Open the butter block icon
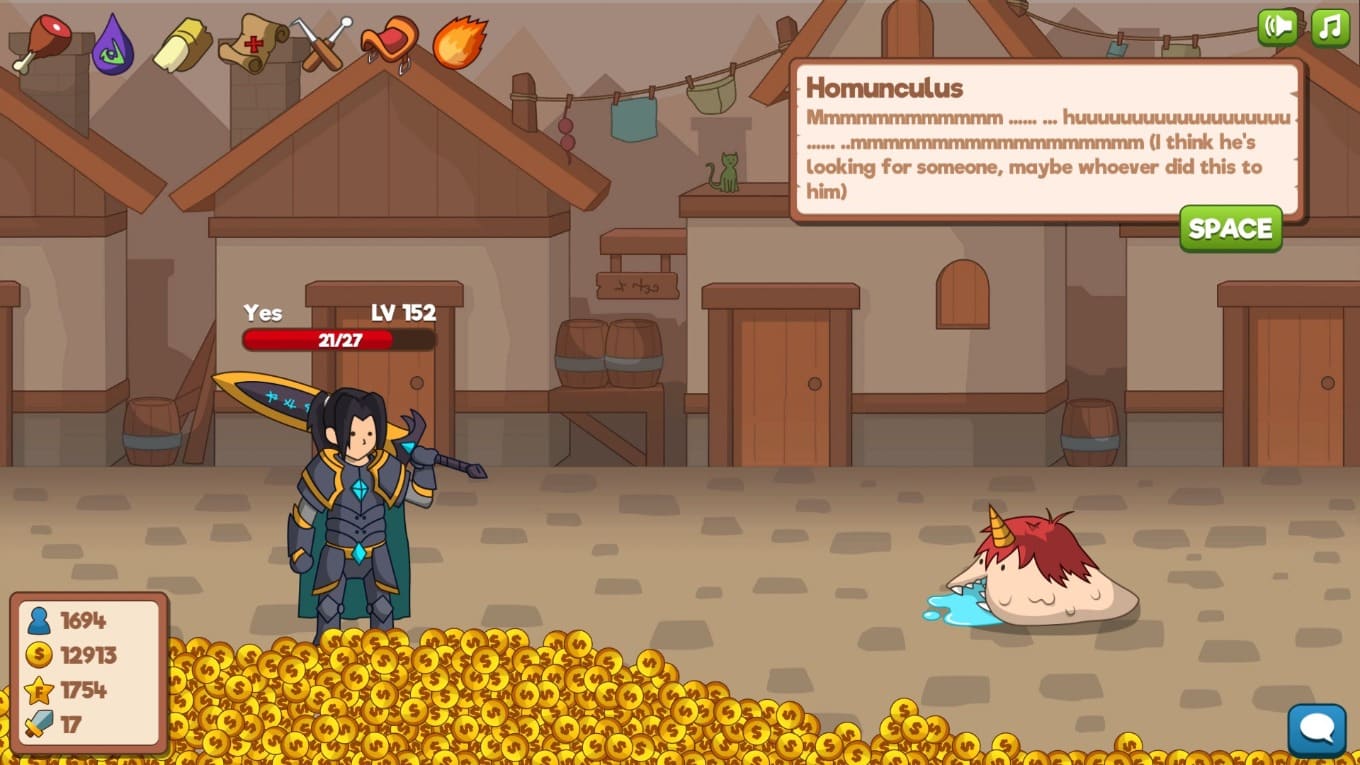Viewport: 1360px width, 765px height. (x=182, y=45)
